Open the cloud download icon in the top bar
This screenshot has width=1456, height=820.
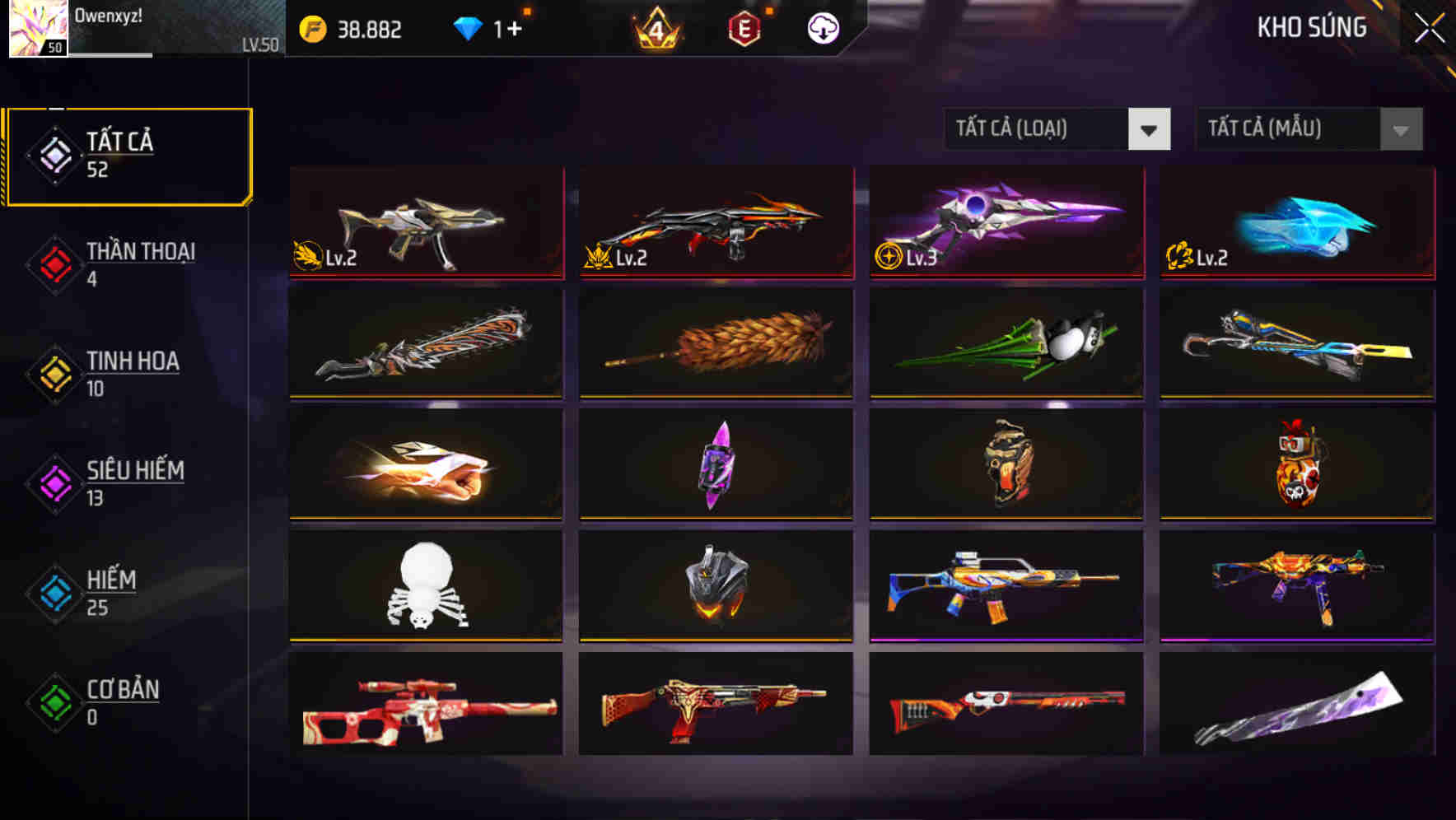click(x=823, y=27)
